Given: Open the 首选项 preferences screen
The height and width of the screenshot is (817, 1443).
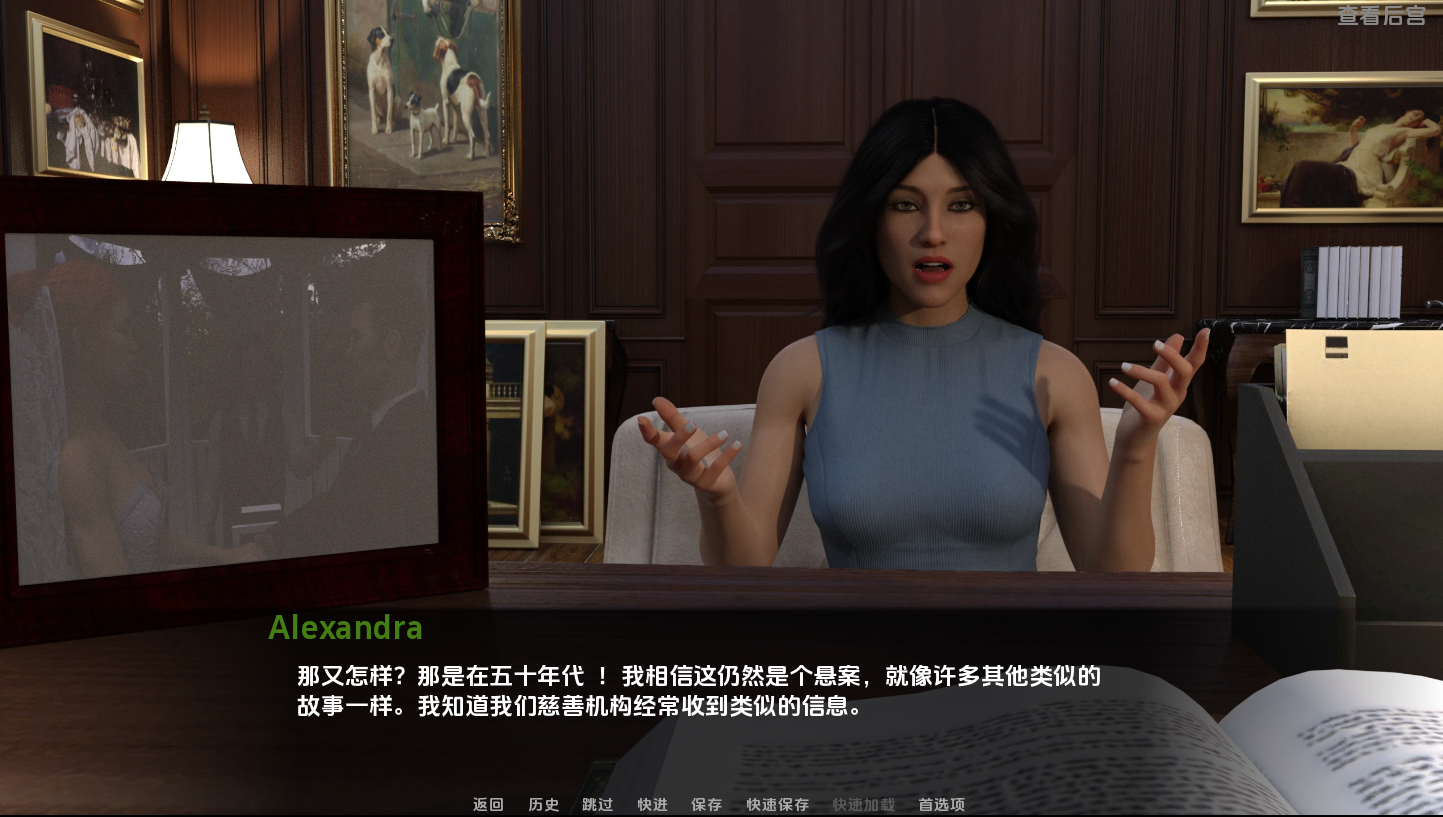Looking at the screenshot, I should click(941, 804).
